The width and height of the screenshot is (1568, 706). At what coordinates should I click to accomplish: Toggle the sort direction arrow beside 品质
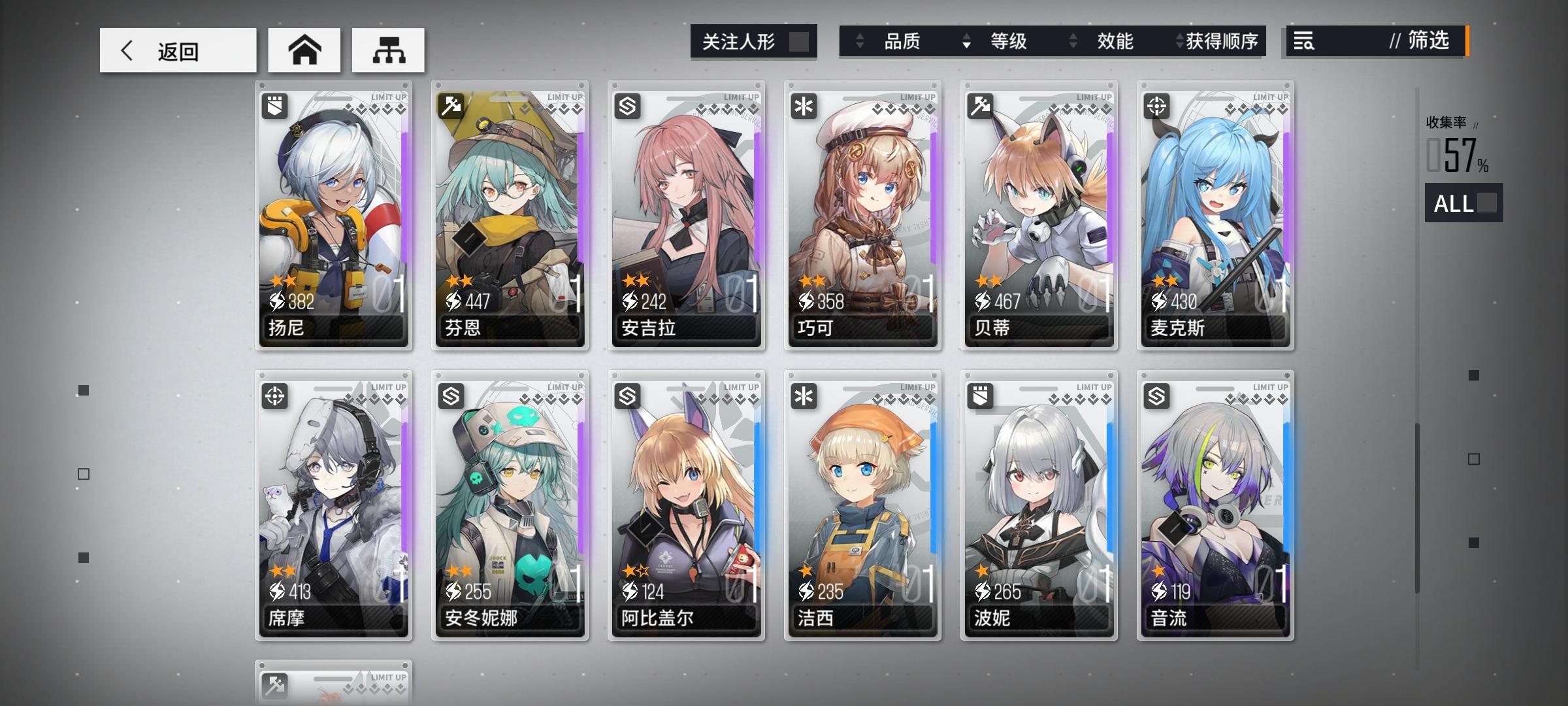tap(859, 42)
